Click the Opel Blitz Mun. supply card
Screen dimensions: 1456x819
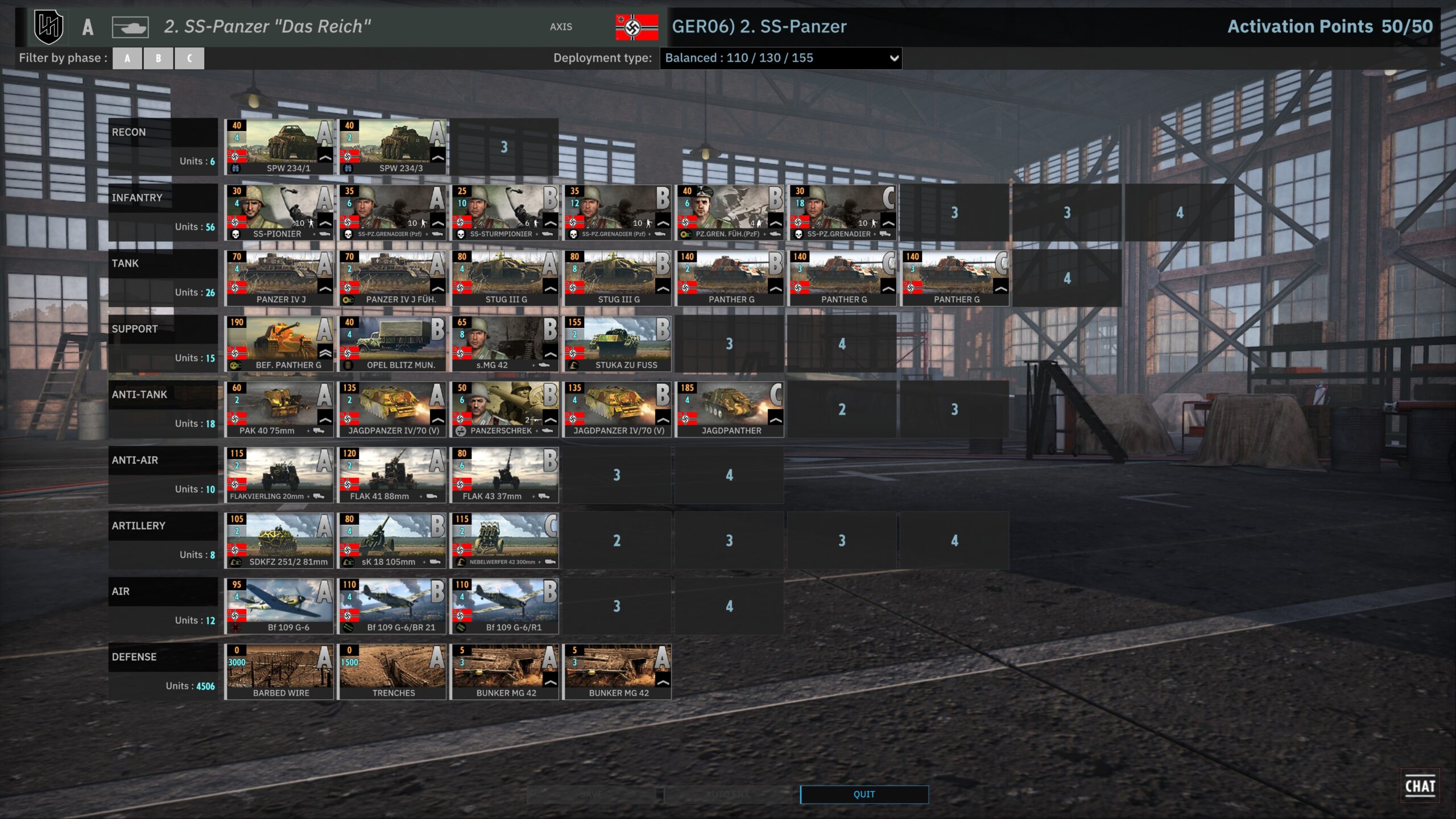click(392, 344)
